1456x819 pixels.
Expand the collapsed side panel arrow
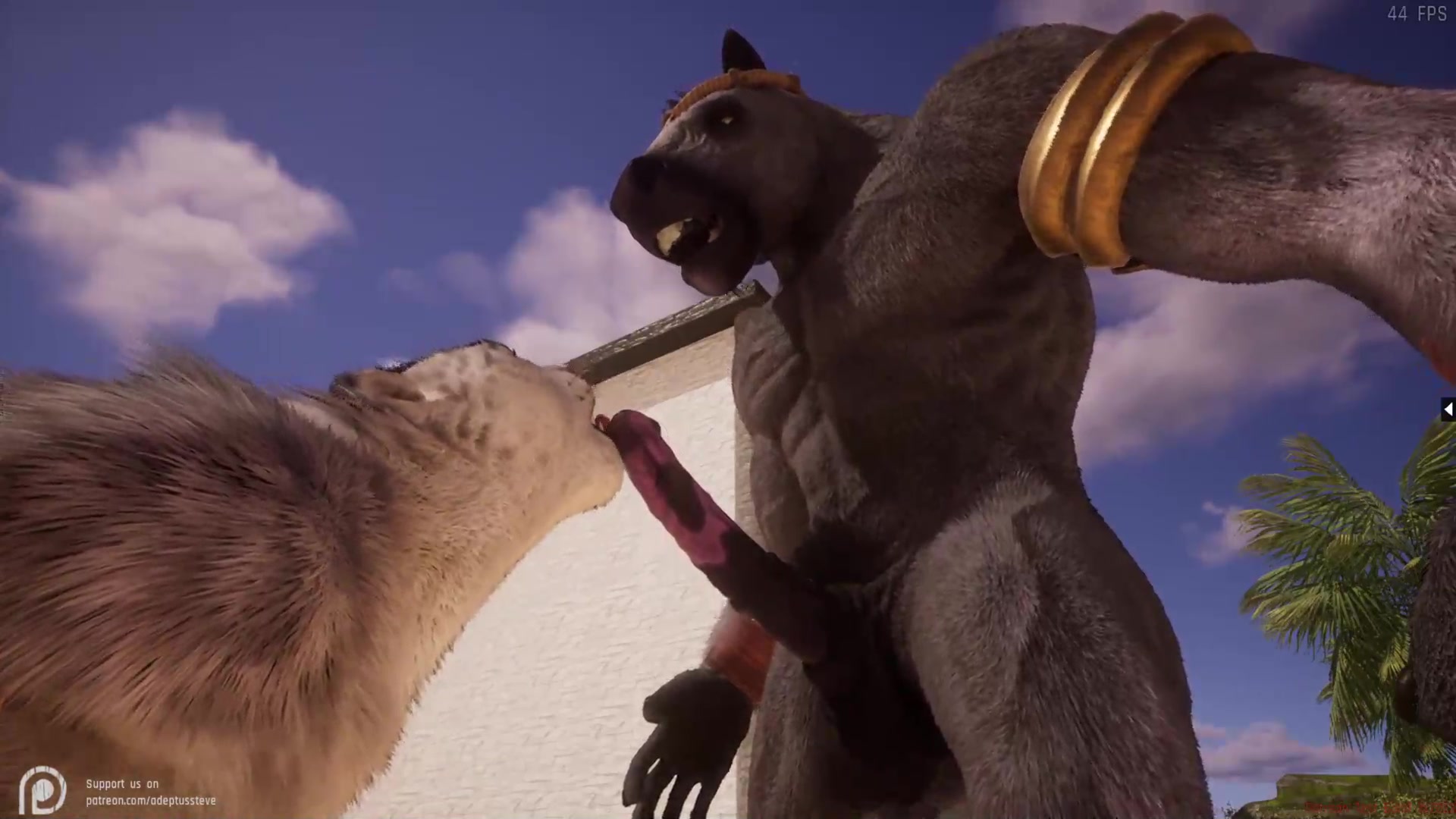(x=1448, y=410)
